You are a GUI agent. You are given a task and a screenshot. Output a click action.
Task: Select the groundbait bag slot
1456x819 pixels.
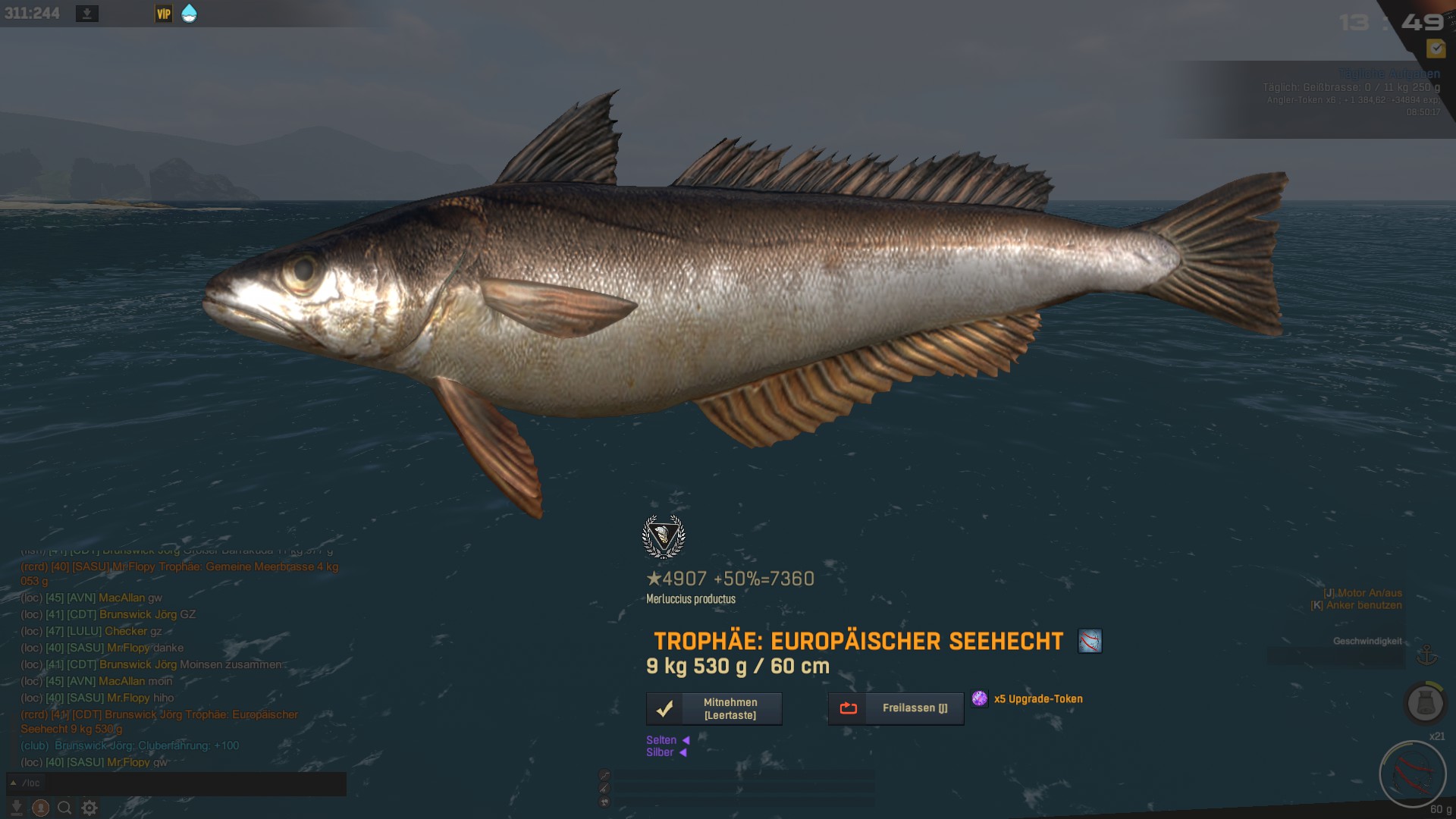pyautogui.click(x=1425, y=703)
